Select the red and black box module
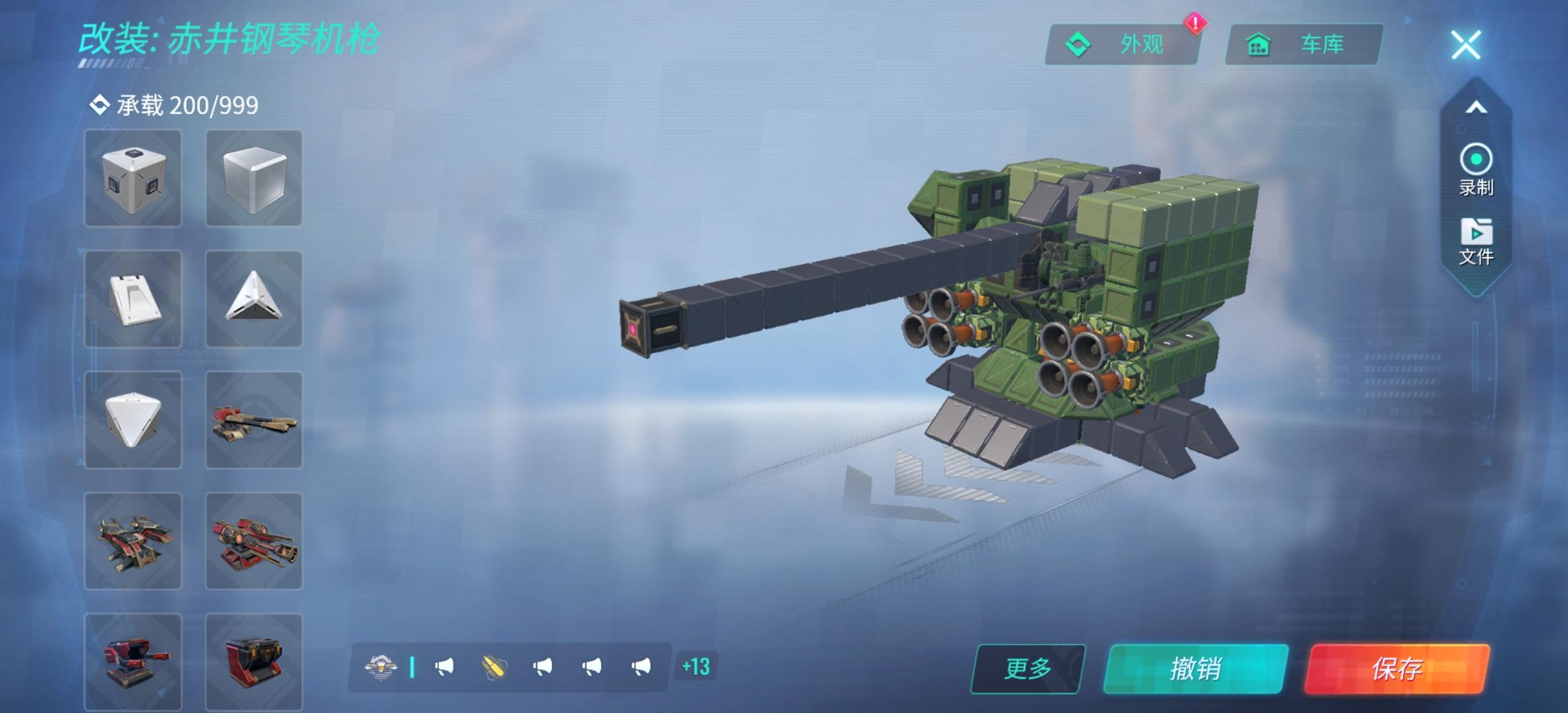Screen dimensions: 1568x713 pos(254,660)
